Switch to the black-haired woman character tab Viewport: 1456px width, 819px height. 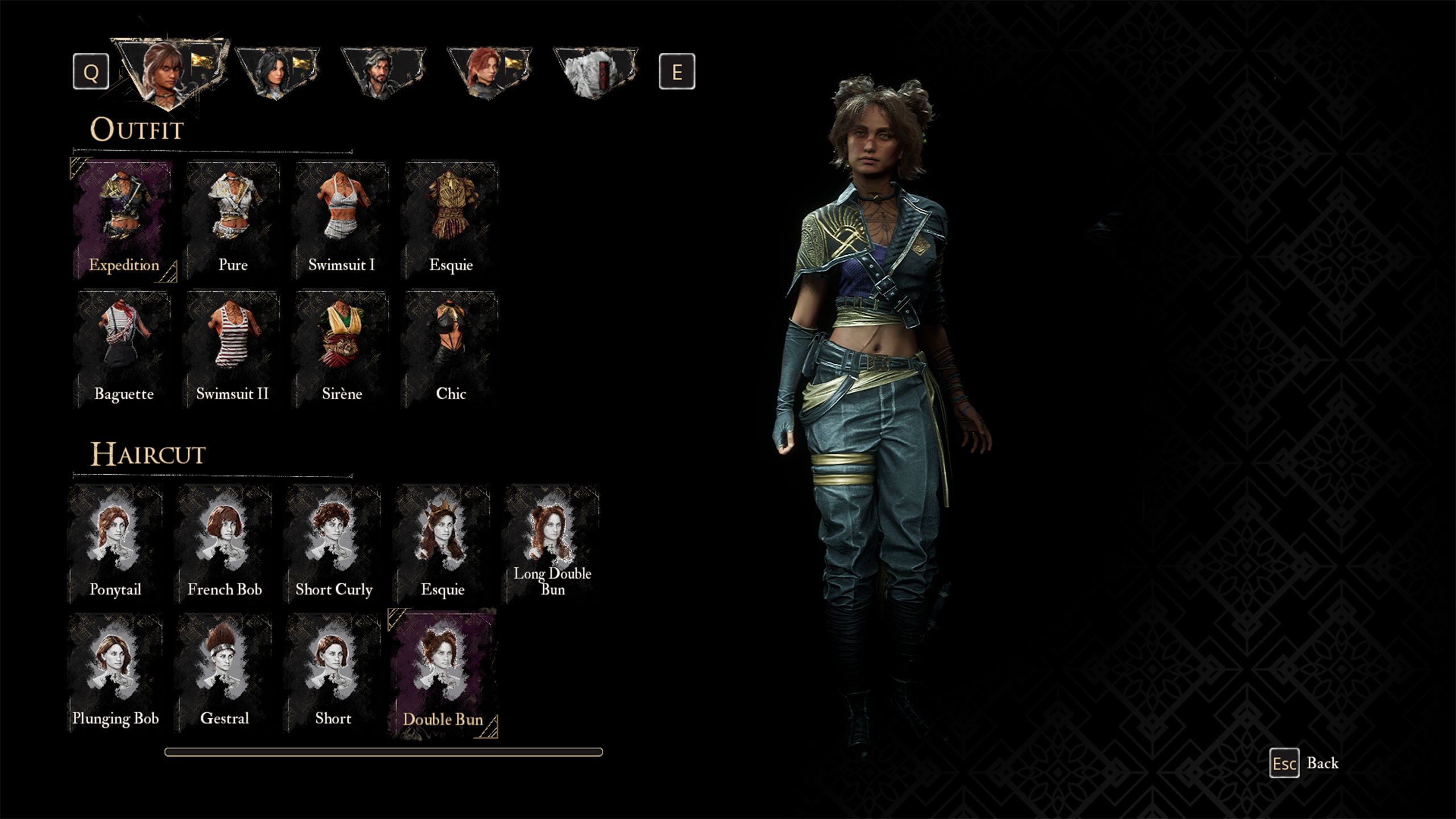click(277, 72)
